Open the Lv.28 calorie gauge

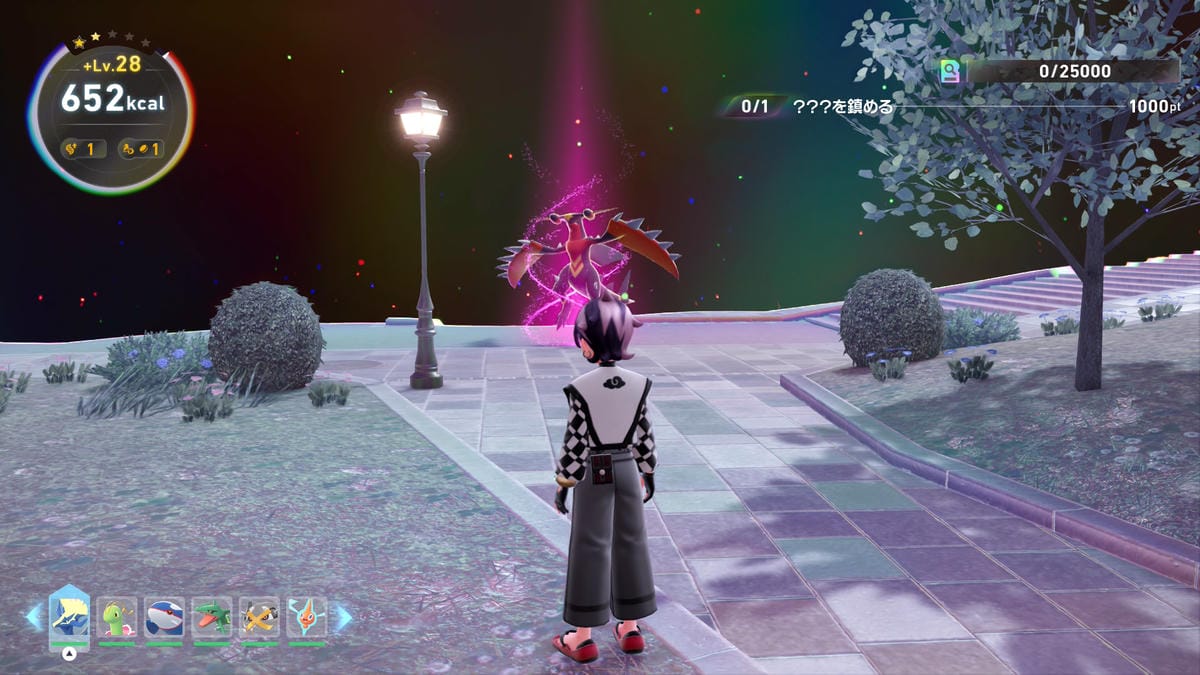pos(110,117)
